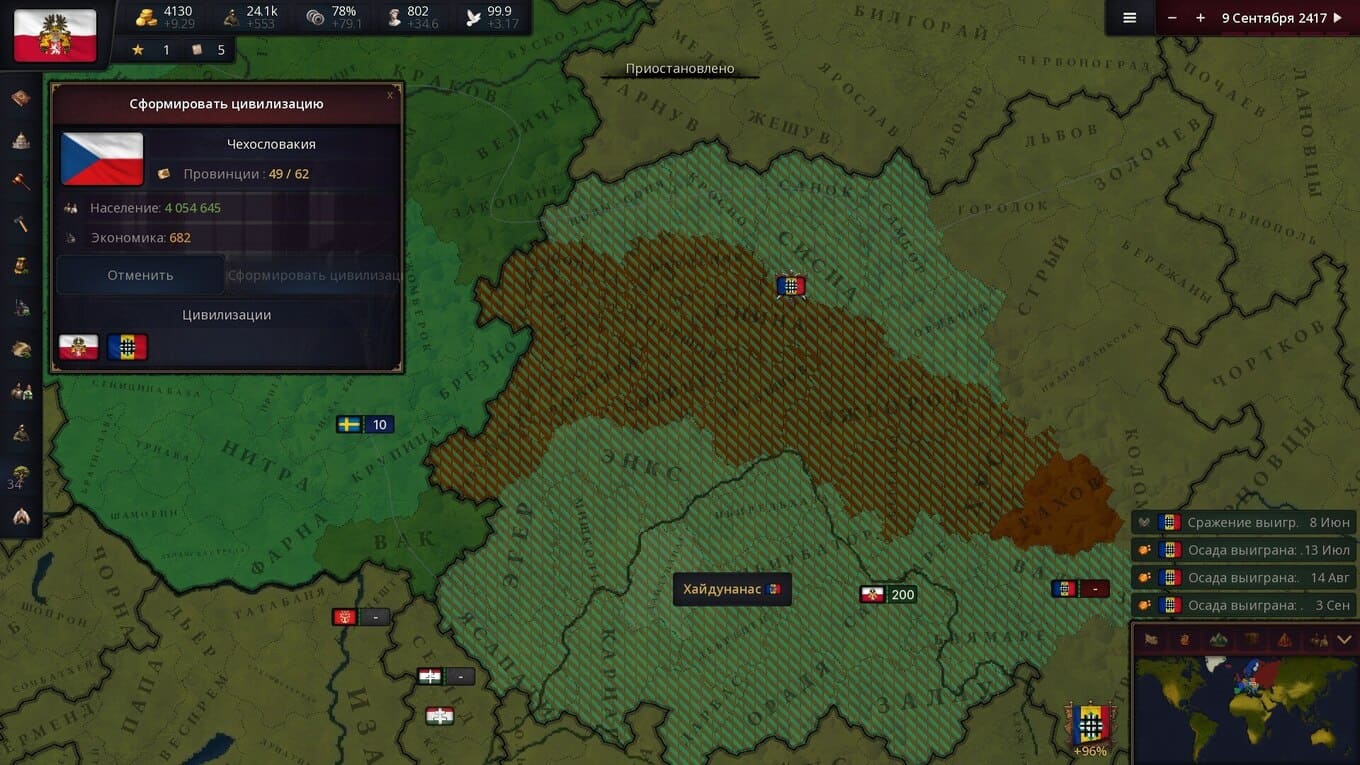Open the Осада выиграна 13 Июл notification
The height and width of the screenshot is (765, 1360).
(x=1244, y=550)
